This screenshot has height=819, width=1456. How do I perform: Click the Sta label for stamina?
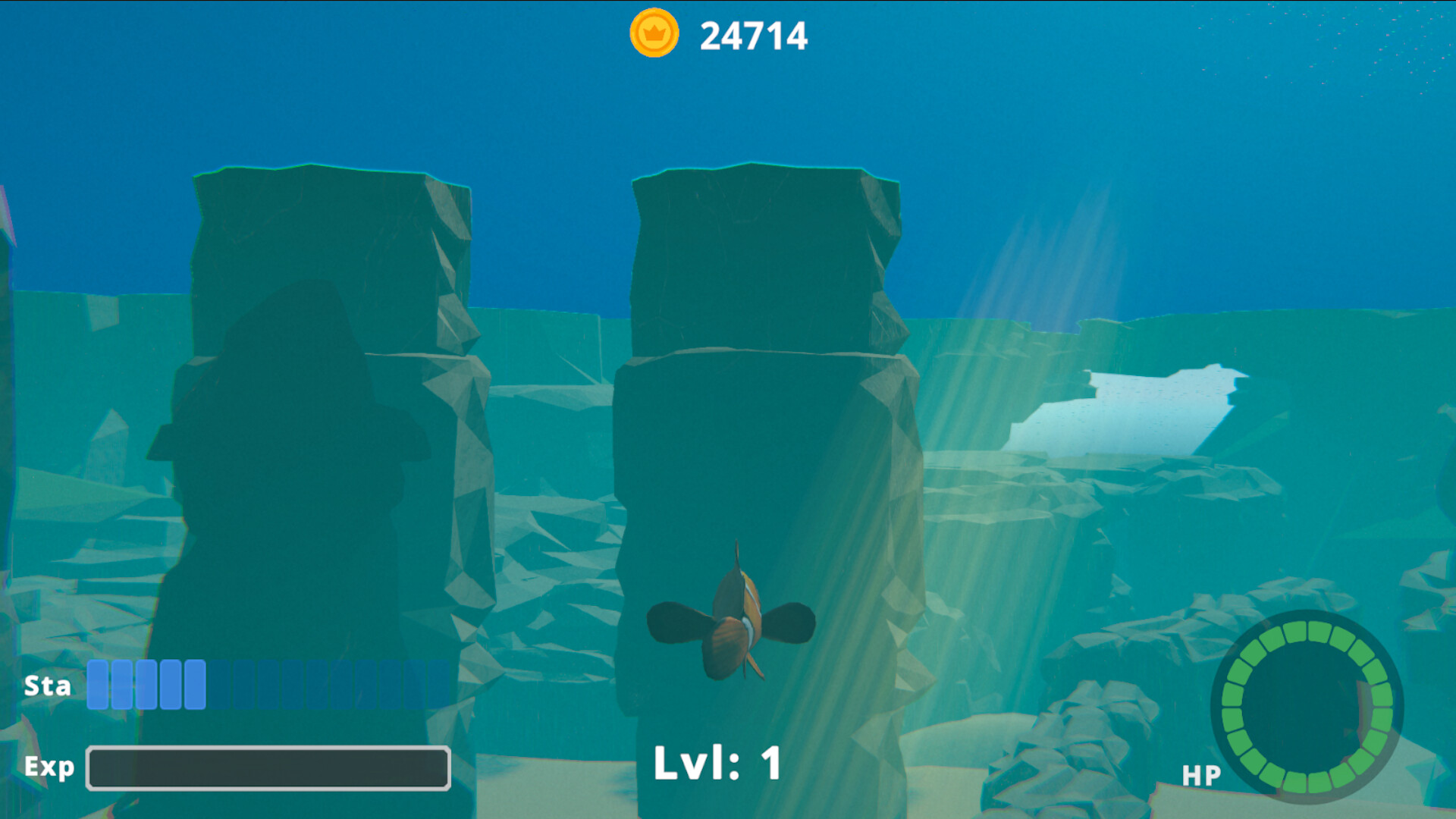coord(47,685)
